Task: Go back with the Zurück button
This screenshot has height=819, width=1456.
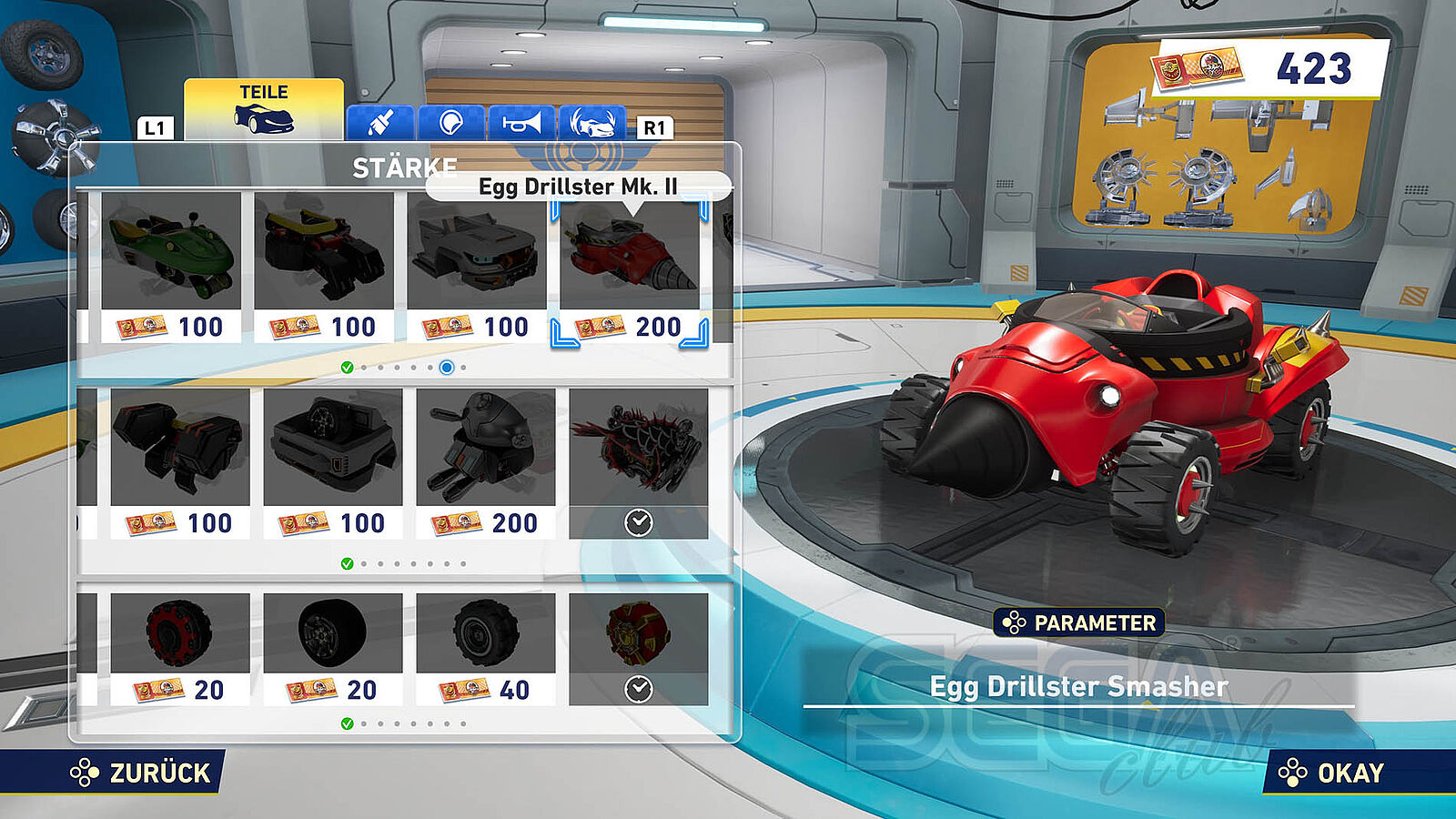Action: pos(141,773)
